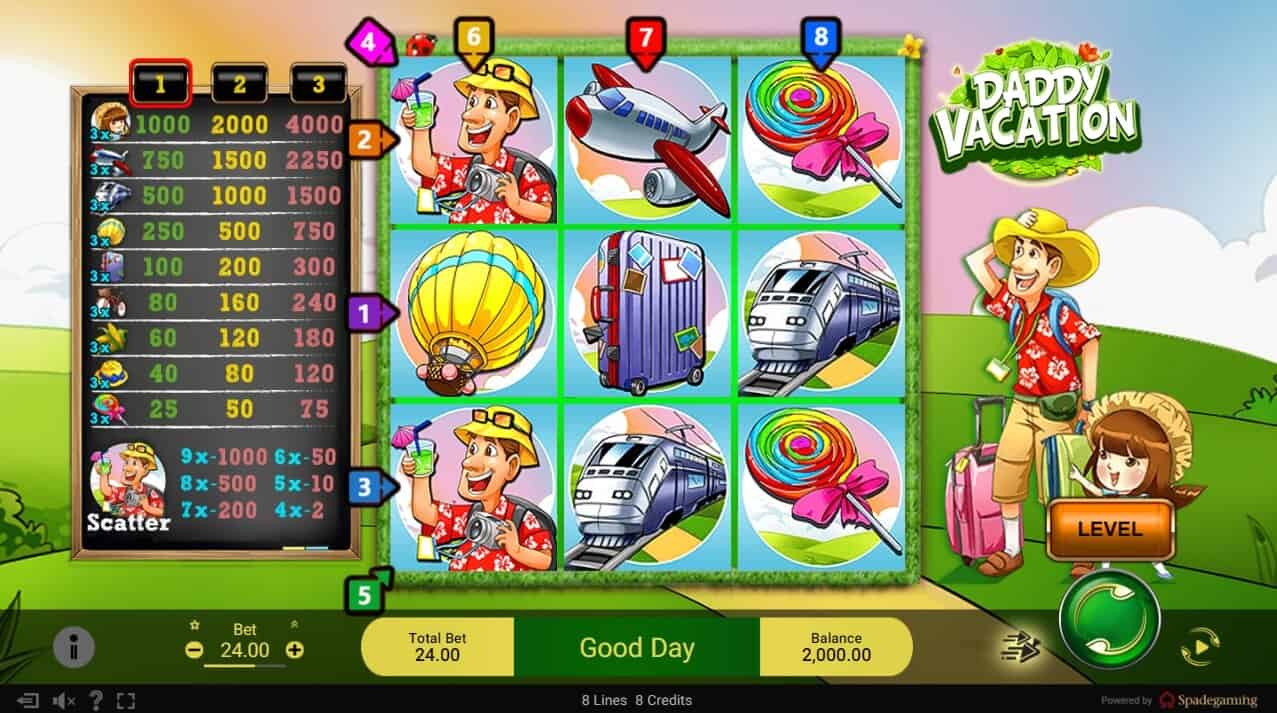The height and width of the screenshot is (713, 1277).
Task: Select paytable column 1 tab
Action: click(x=160, y=85)
